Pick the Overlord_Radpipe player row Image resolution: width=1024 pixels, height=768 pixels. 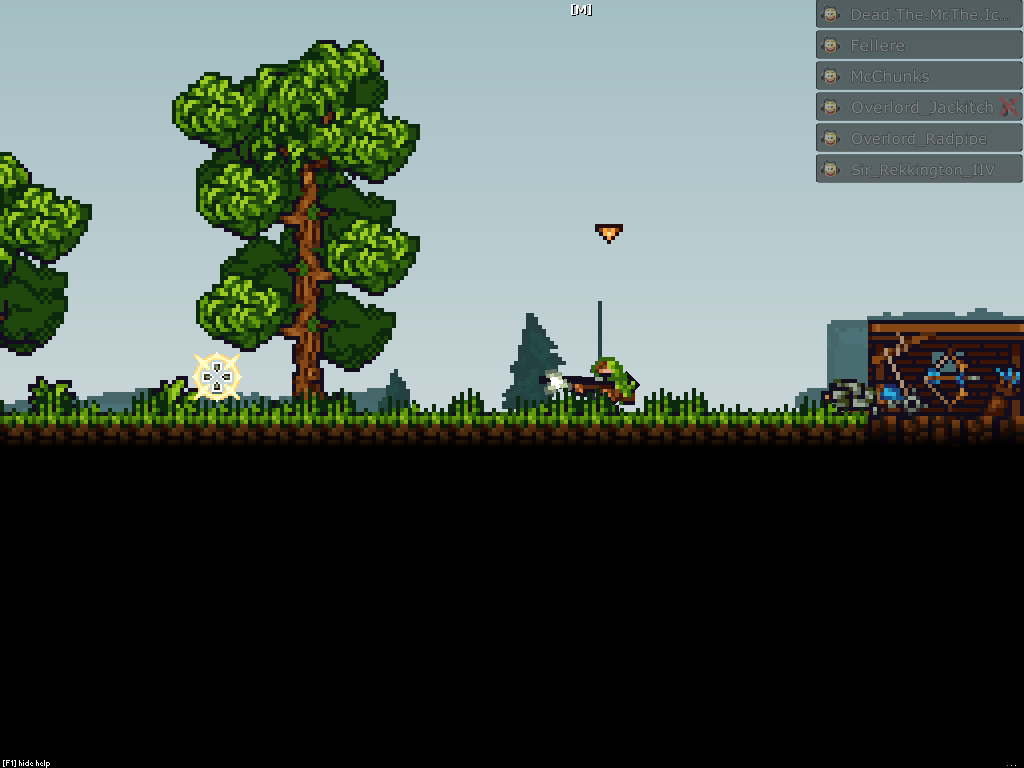click(919, 139)
